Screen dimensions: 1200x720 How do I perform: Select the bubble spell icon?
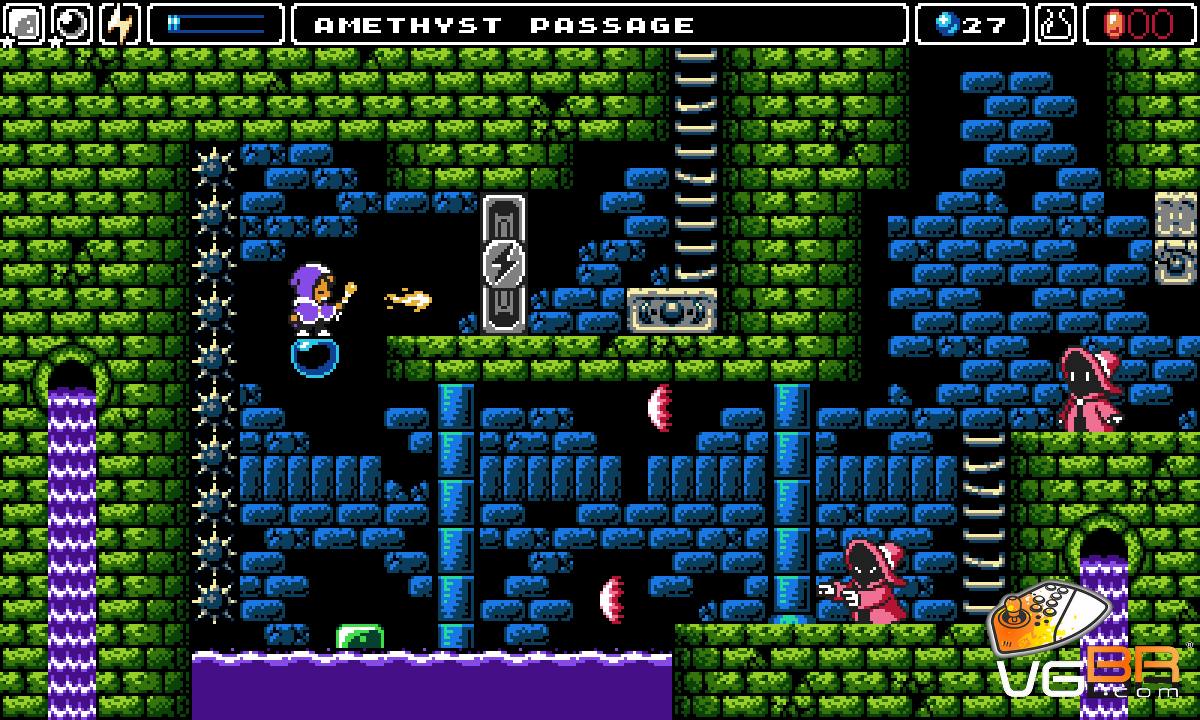point(72,24)
